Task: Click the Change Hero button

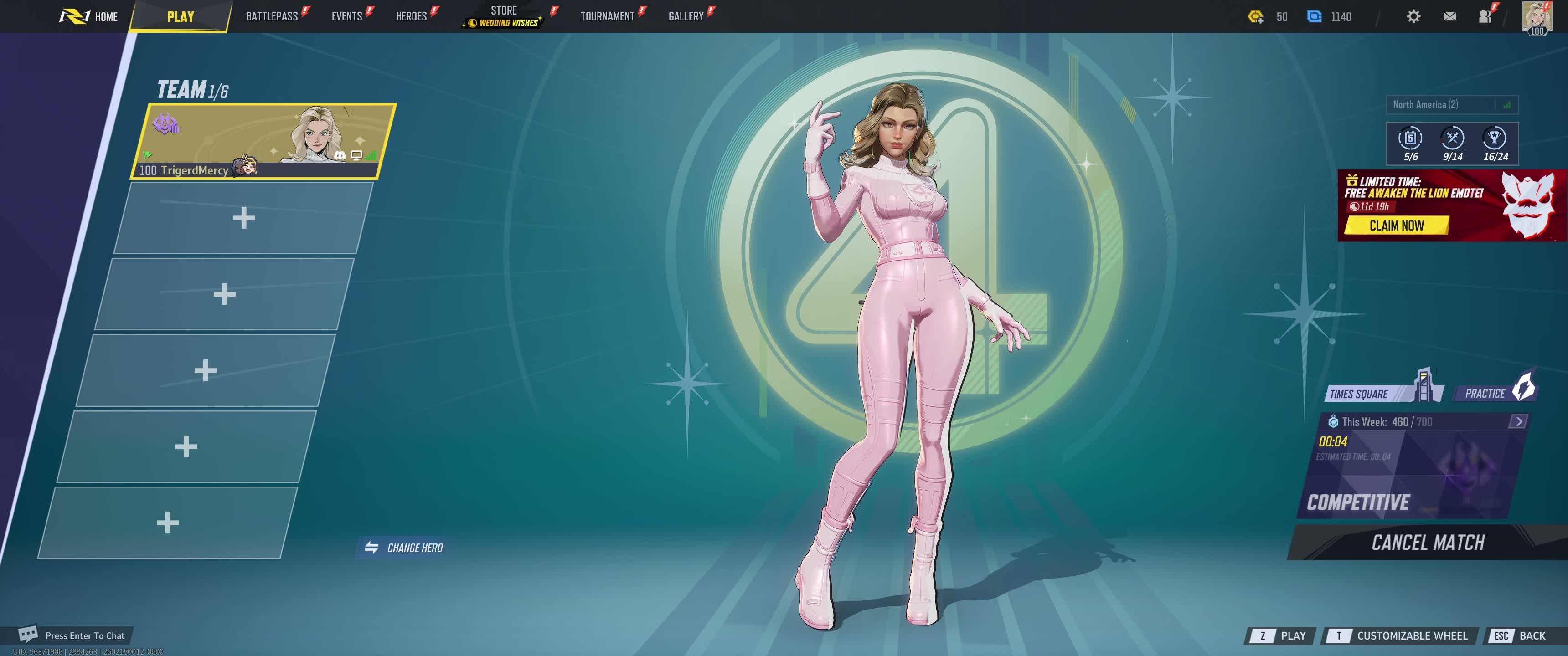Action: click(x=404, y=548)
